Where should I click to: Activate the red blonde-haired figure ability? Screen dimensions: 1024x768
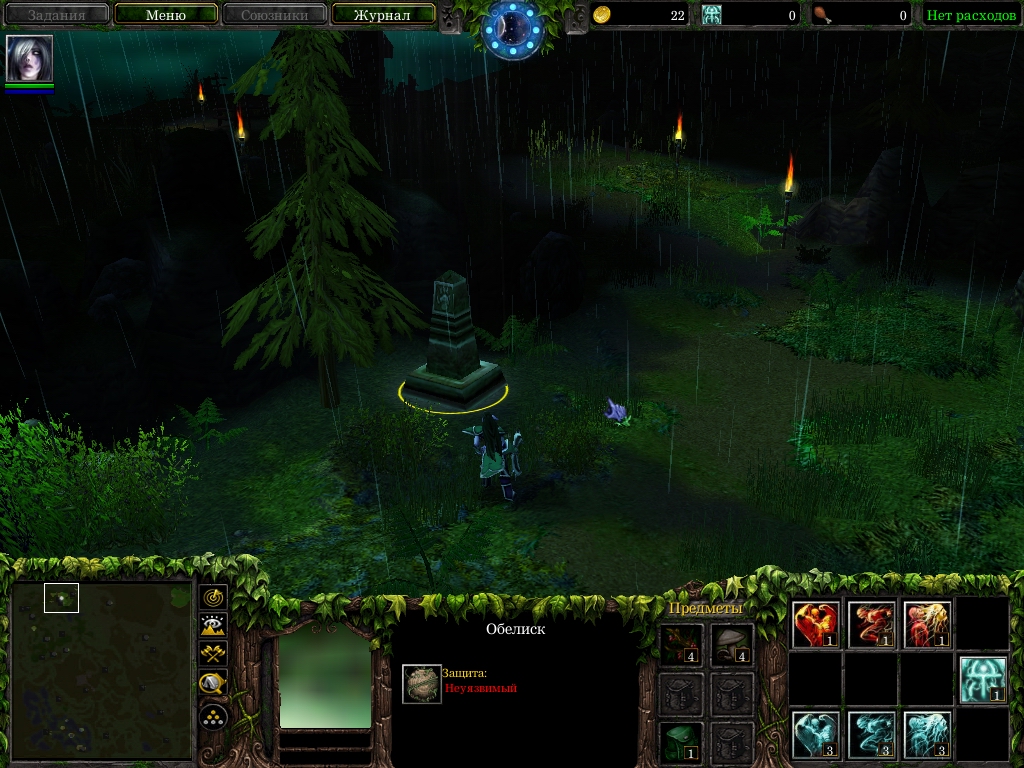pyautogui.click(x=926, y=625)
